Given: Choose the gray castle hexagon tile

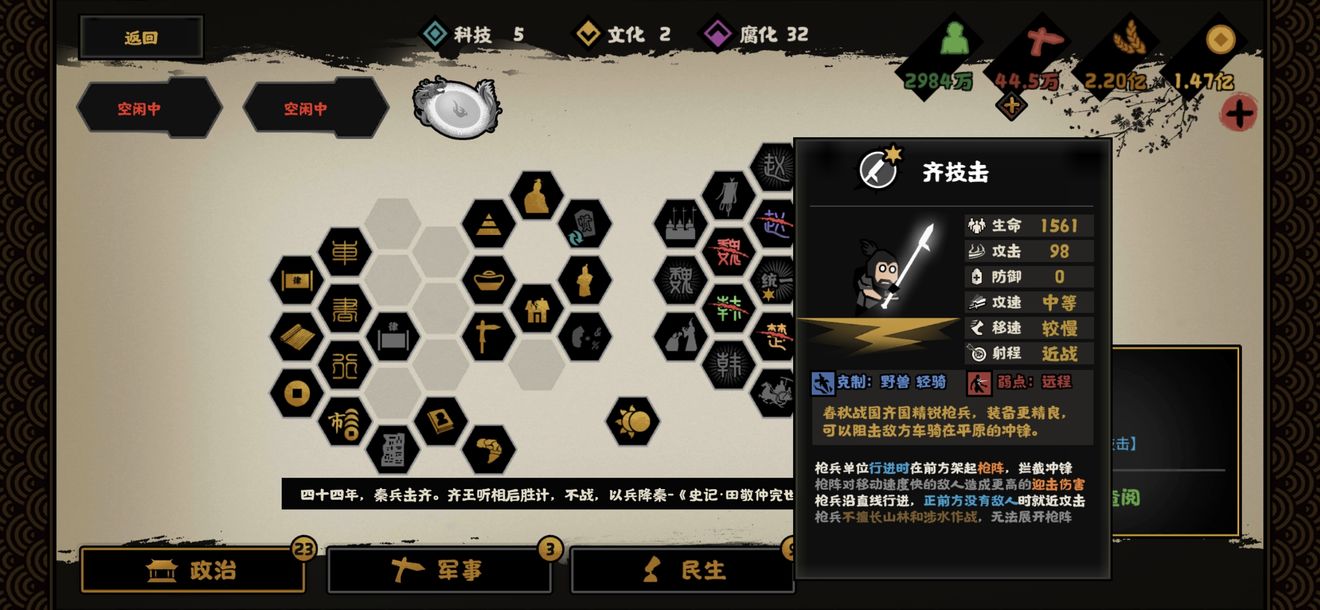Looking at the screenshot, I should point(681,224).
